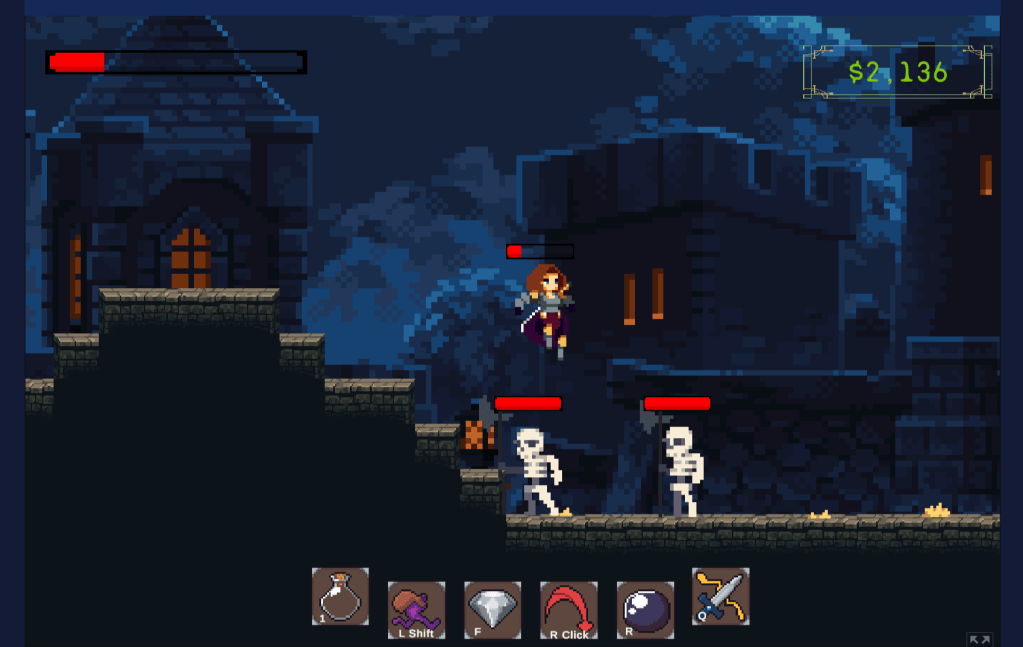Use the potion flask slot
This screenshot has width=1023, height=647.
click(340, 597)
